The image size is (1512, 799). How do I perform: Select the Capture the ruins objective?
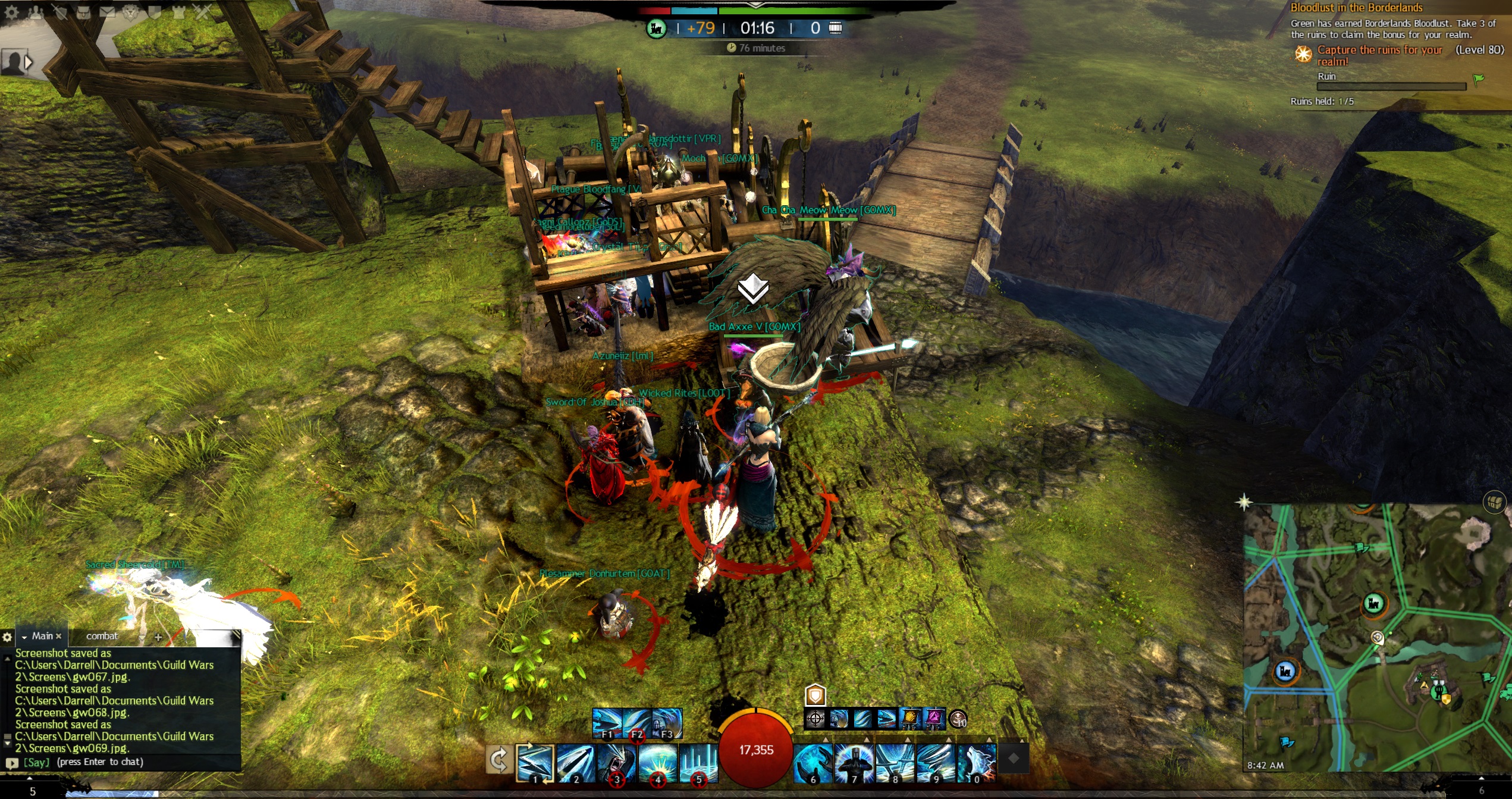click(x=1380, y=55)
